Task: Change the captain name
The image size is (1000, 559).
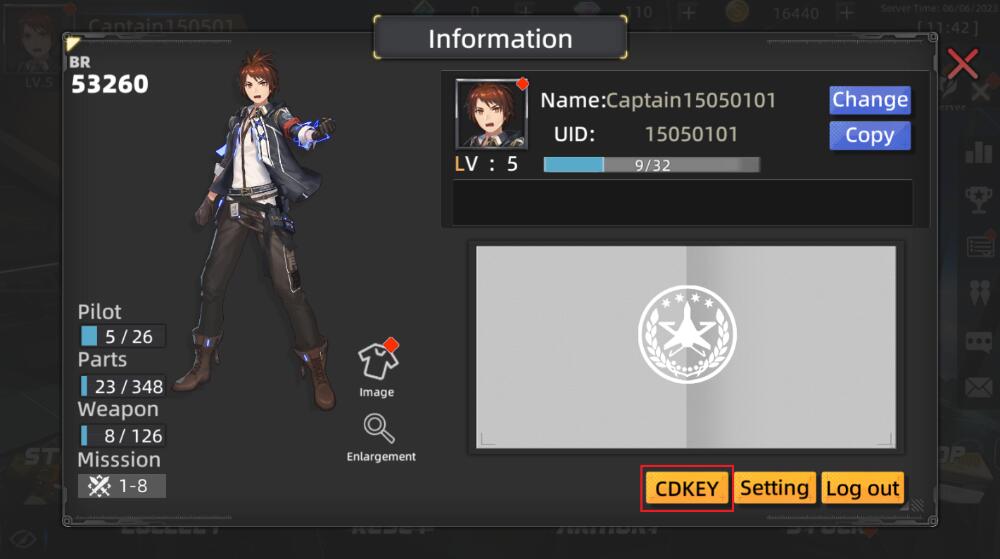Action: 869,100
